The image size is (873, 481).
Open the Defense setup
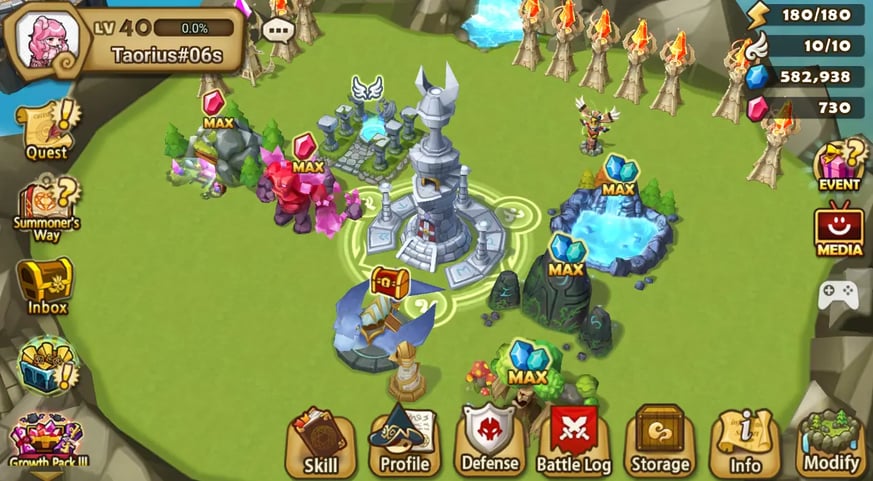point(490,441)
